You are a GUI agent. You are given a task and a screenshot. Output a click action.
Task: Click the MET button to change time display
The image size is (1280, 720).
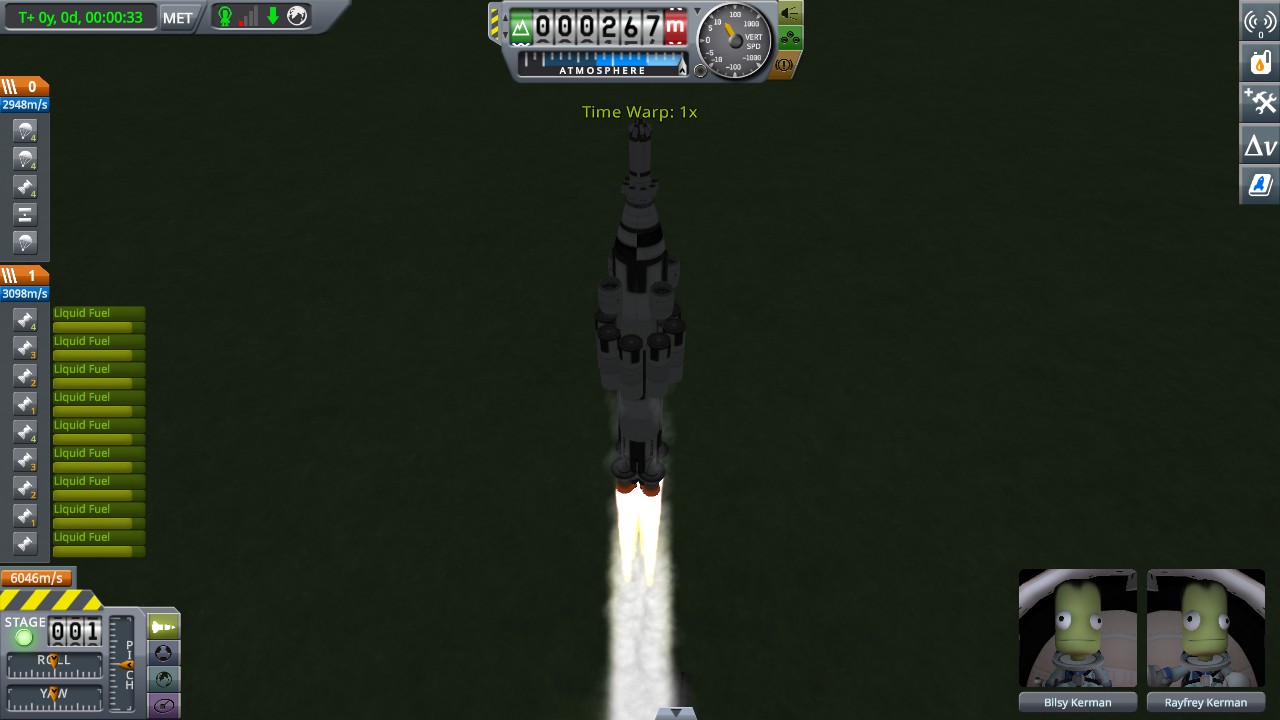[x=176, y=17]
